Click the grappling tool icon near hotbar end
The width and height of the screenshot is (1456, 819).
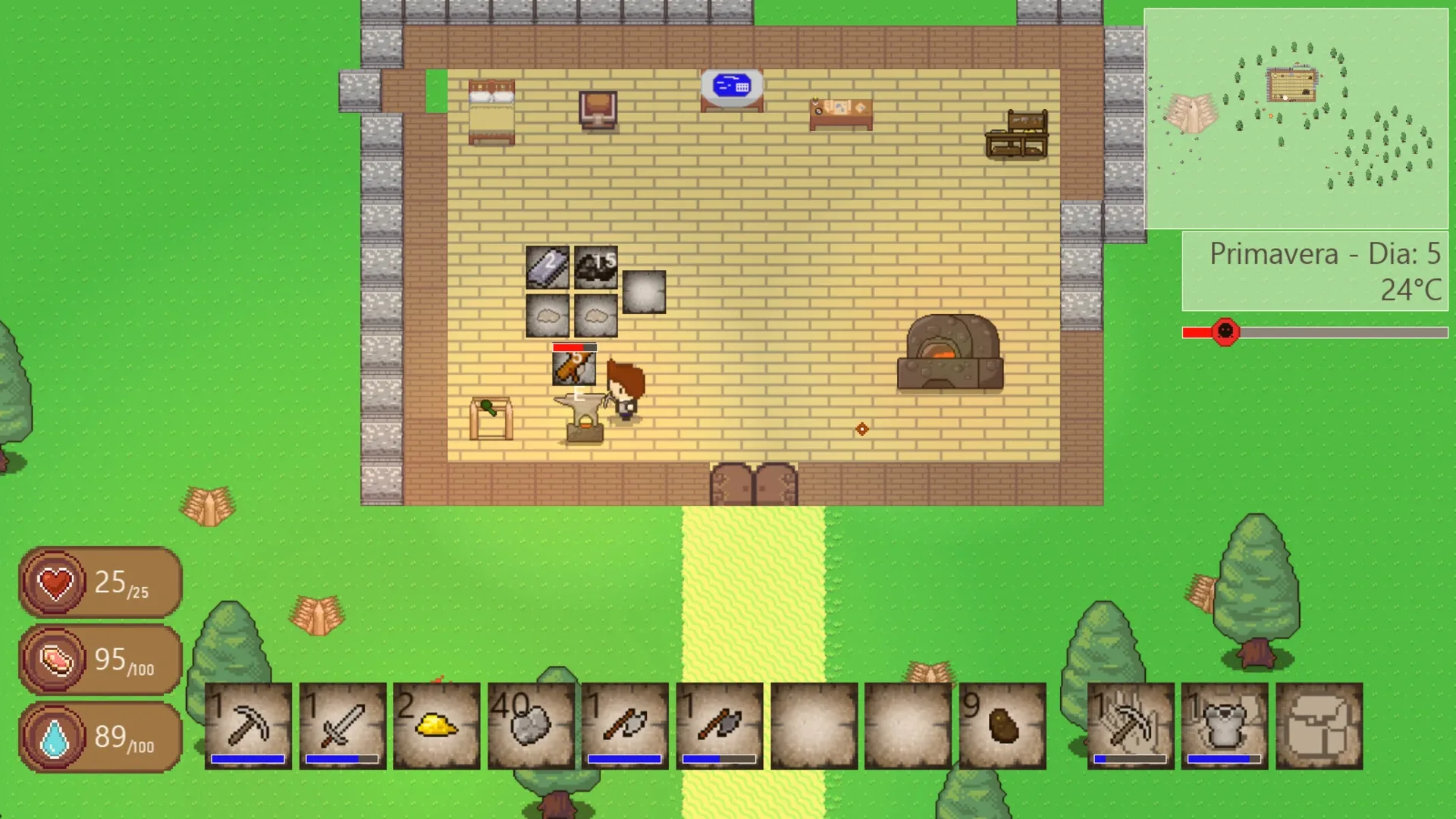(1129, 726)
